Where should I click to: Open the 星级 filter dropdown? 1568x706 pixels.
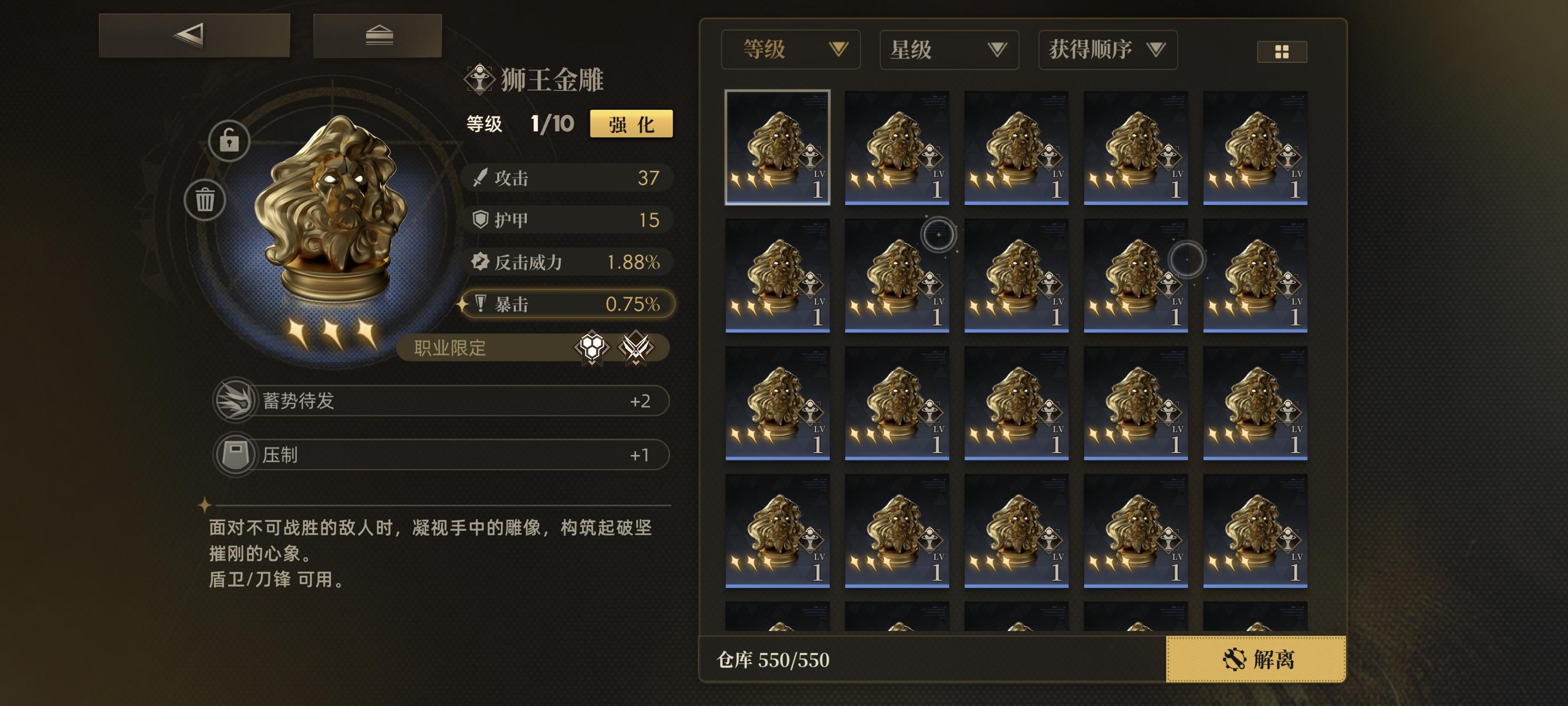(949, 50)
